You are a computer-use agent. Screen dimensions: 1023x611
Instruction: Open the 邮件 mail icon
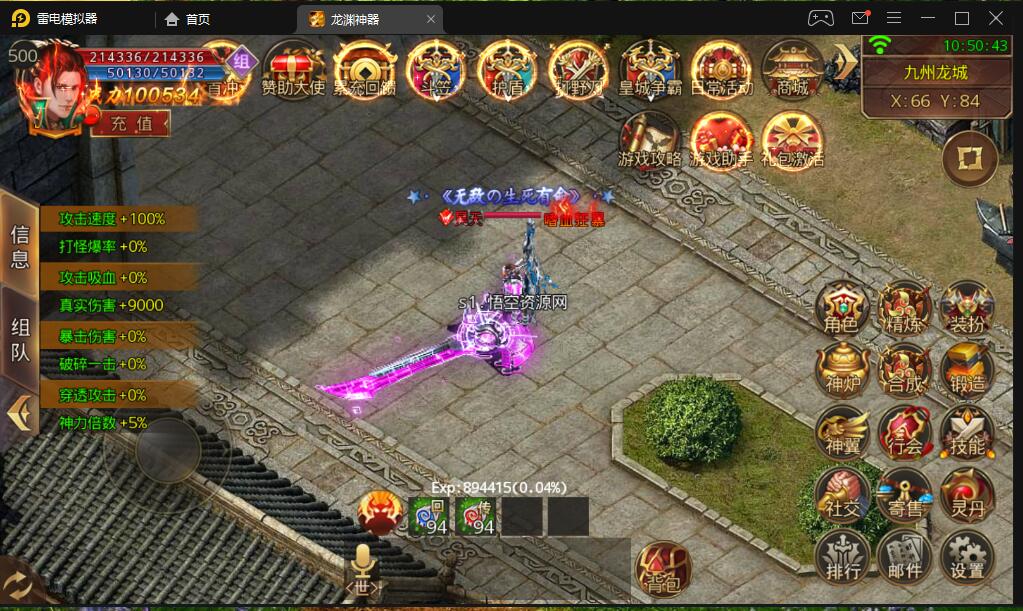[x=904, y=557]
